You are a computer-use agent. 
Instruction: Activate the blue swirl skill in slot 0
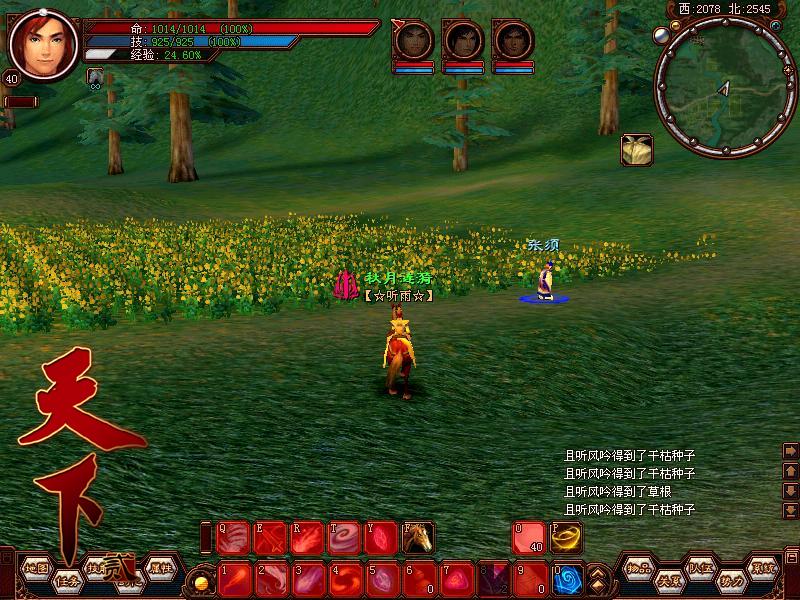[569, 578]
